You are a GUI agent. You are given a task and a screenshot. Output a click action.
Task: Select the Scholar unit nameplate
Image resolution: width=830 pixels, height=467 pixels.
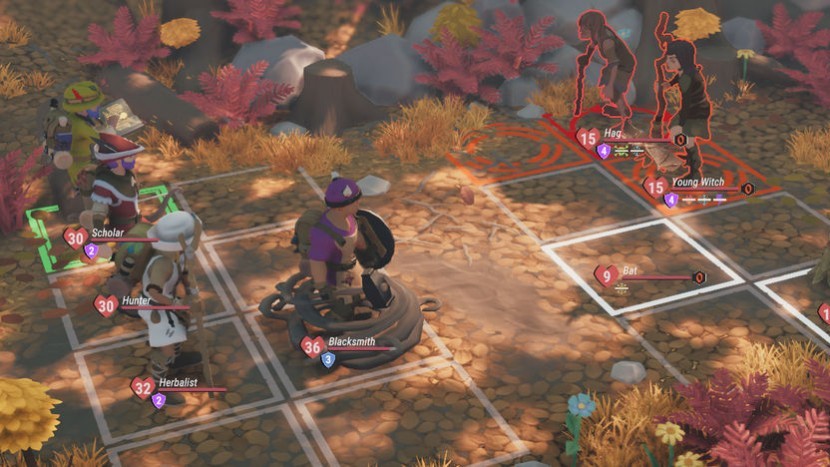[108, 233]
